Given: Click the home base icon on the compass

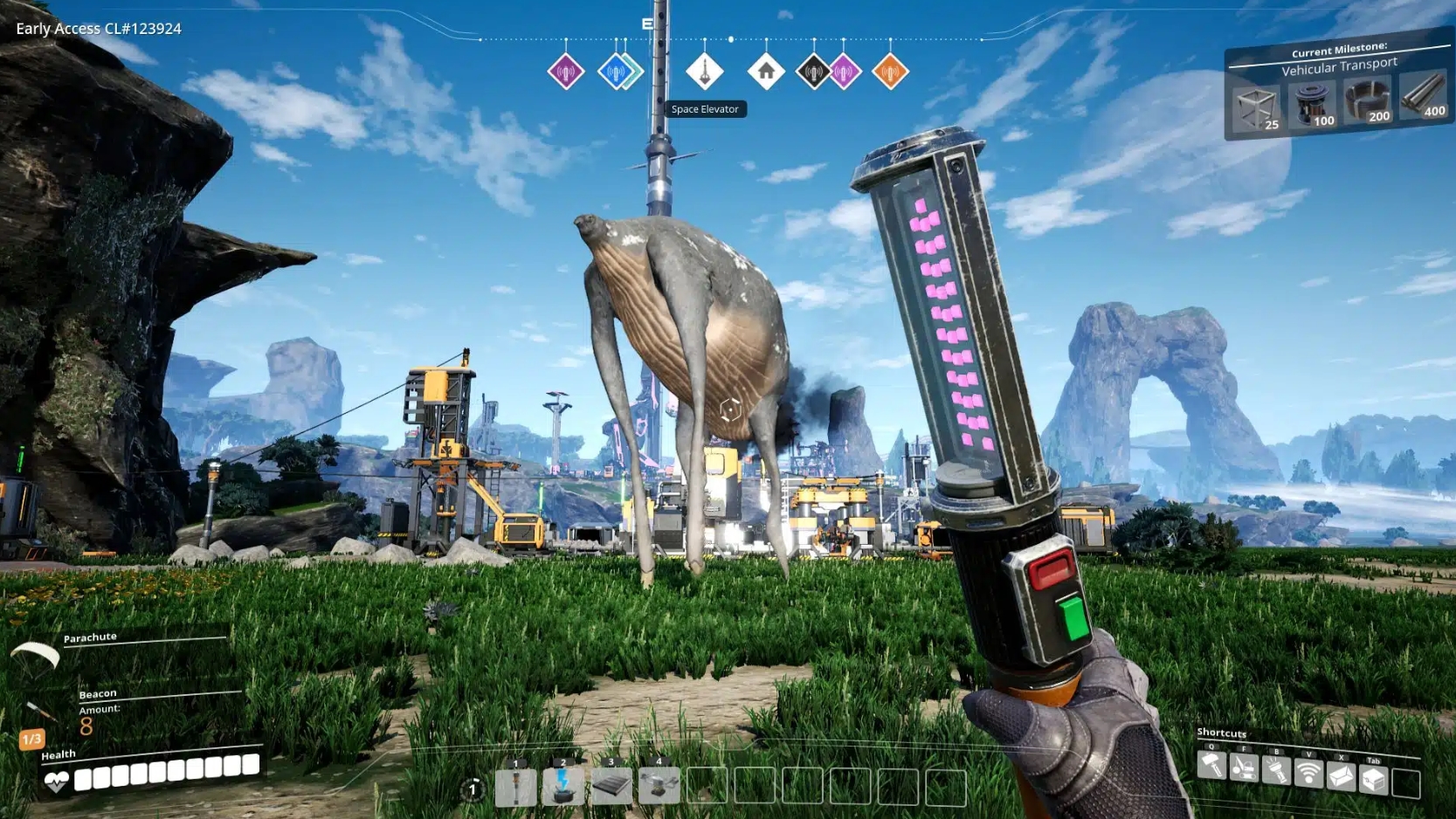Looking at the screenshot, I should pos(767,72).
